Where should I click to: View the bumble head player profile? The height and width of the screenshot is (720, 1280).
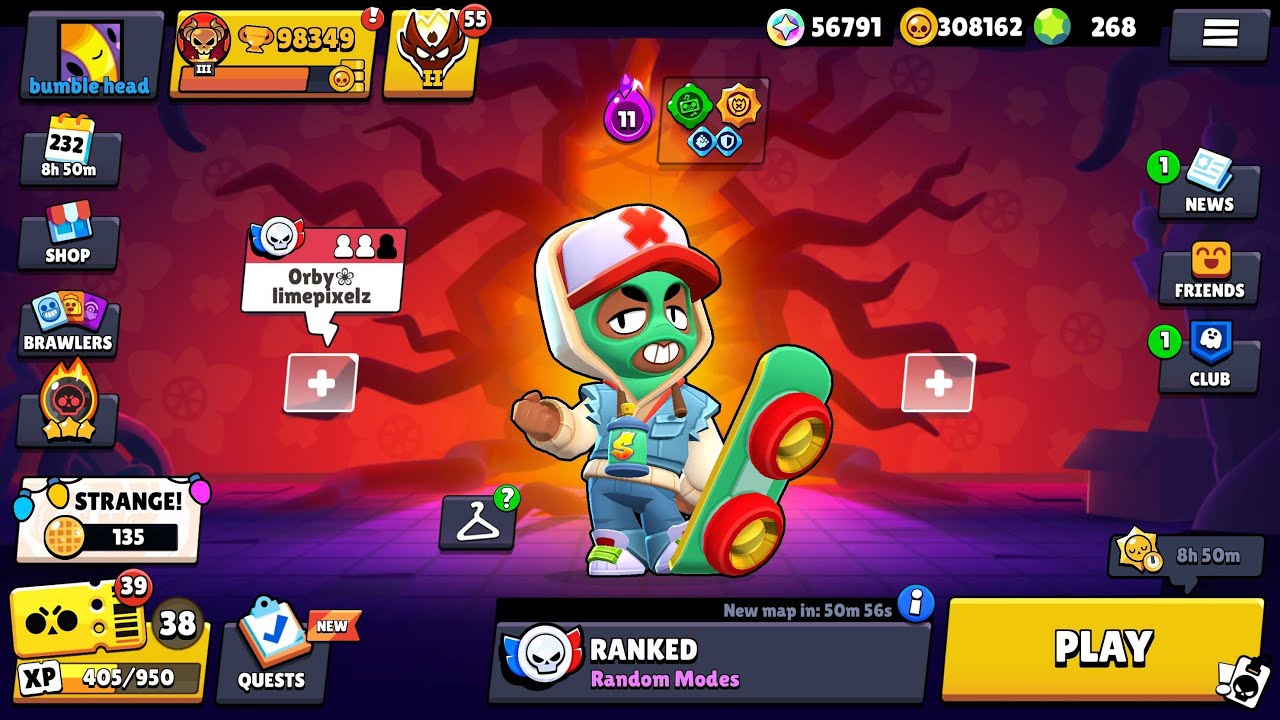[x=90, y=56]
